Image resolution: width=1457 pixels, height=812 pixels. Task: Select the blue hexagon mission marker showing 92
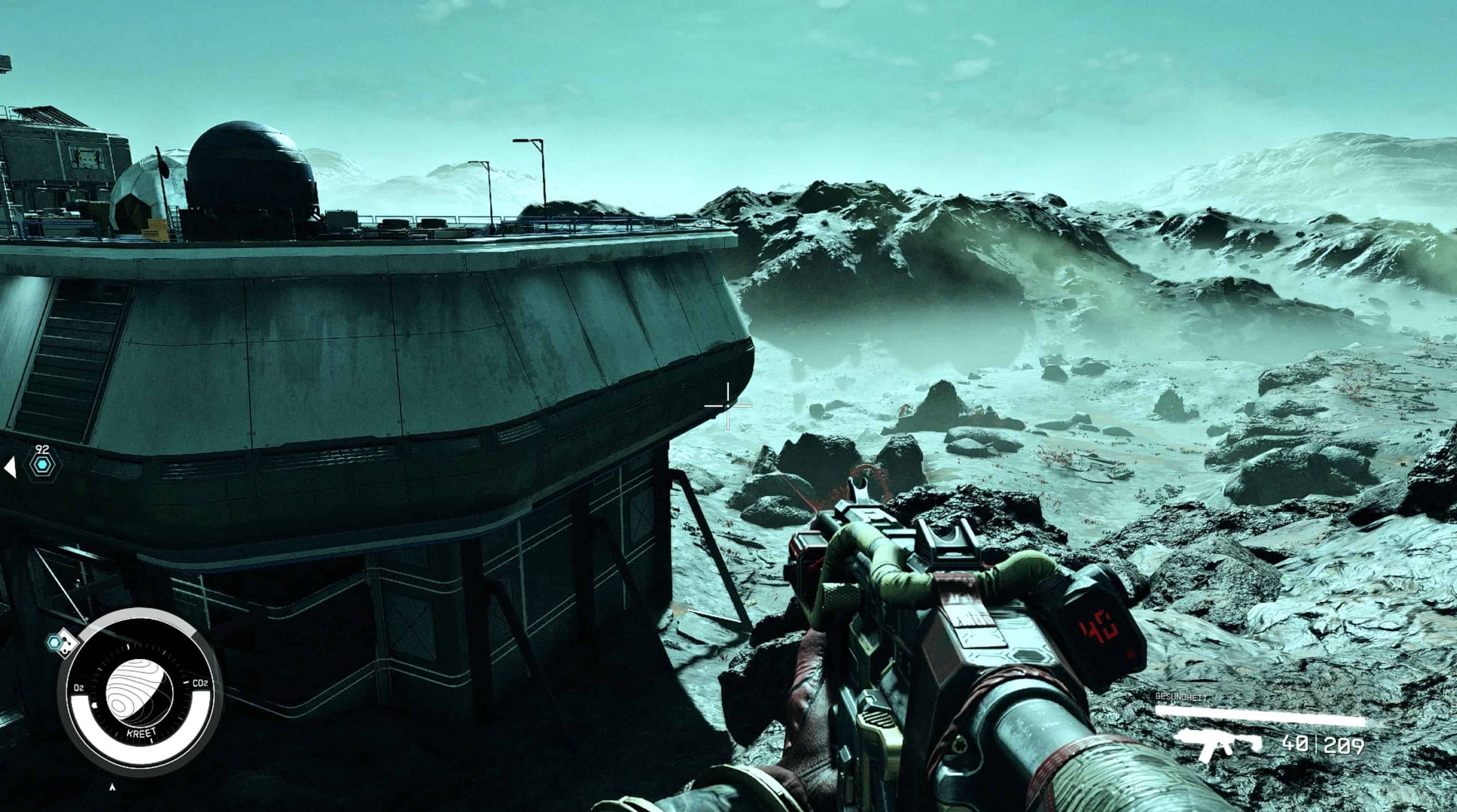(43, 465)
